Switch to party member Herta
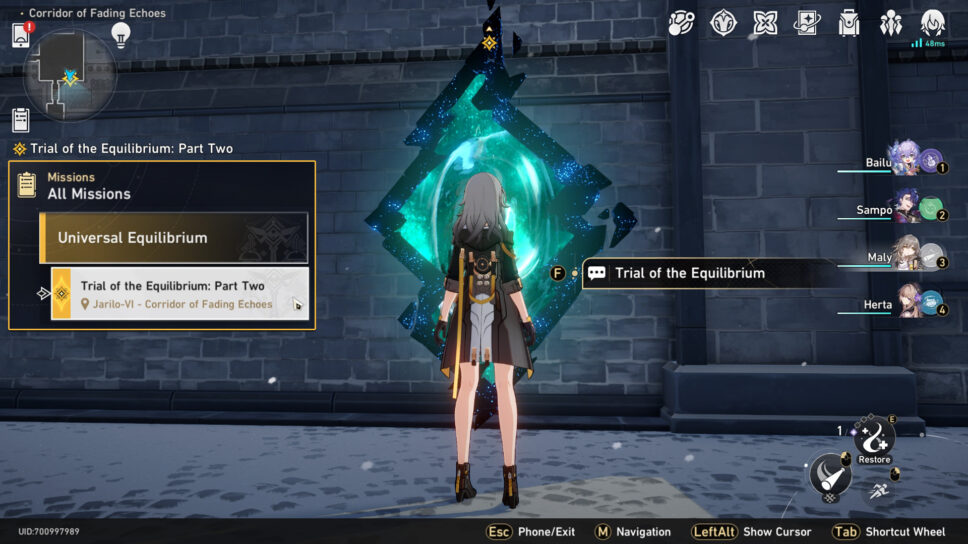This screenshot has width=968, height=544. point(909,302)
